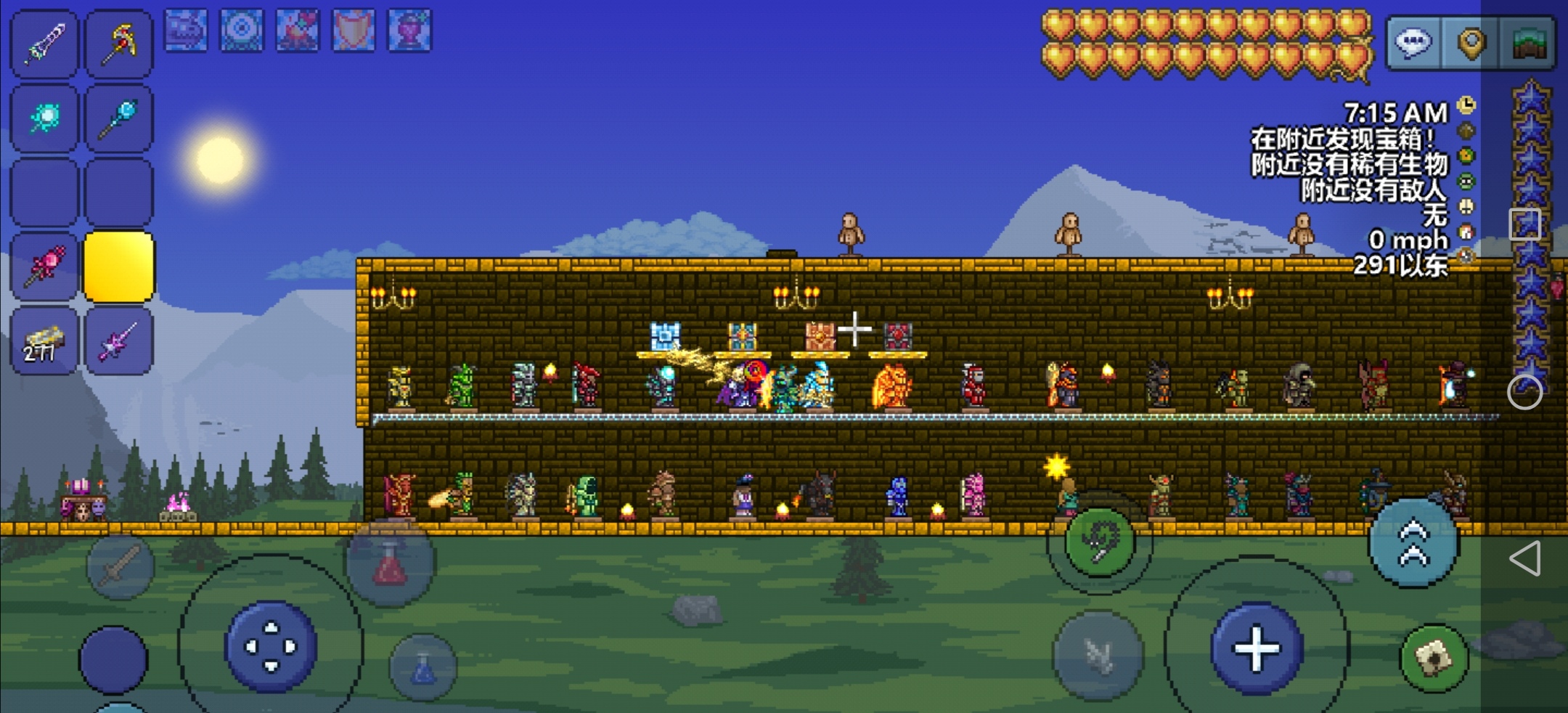Screen dimensions: 1568x713
Task: Tap the clock info toggle icon
Action: [1466, 106]
